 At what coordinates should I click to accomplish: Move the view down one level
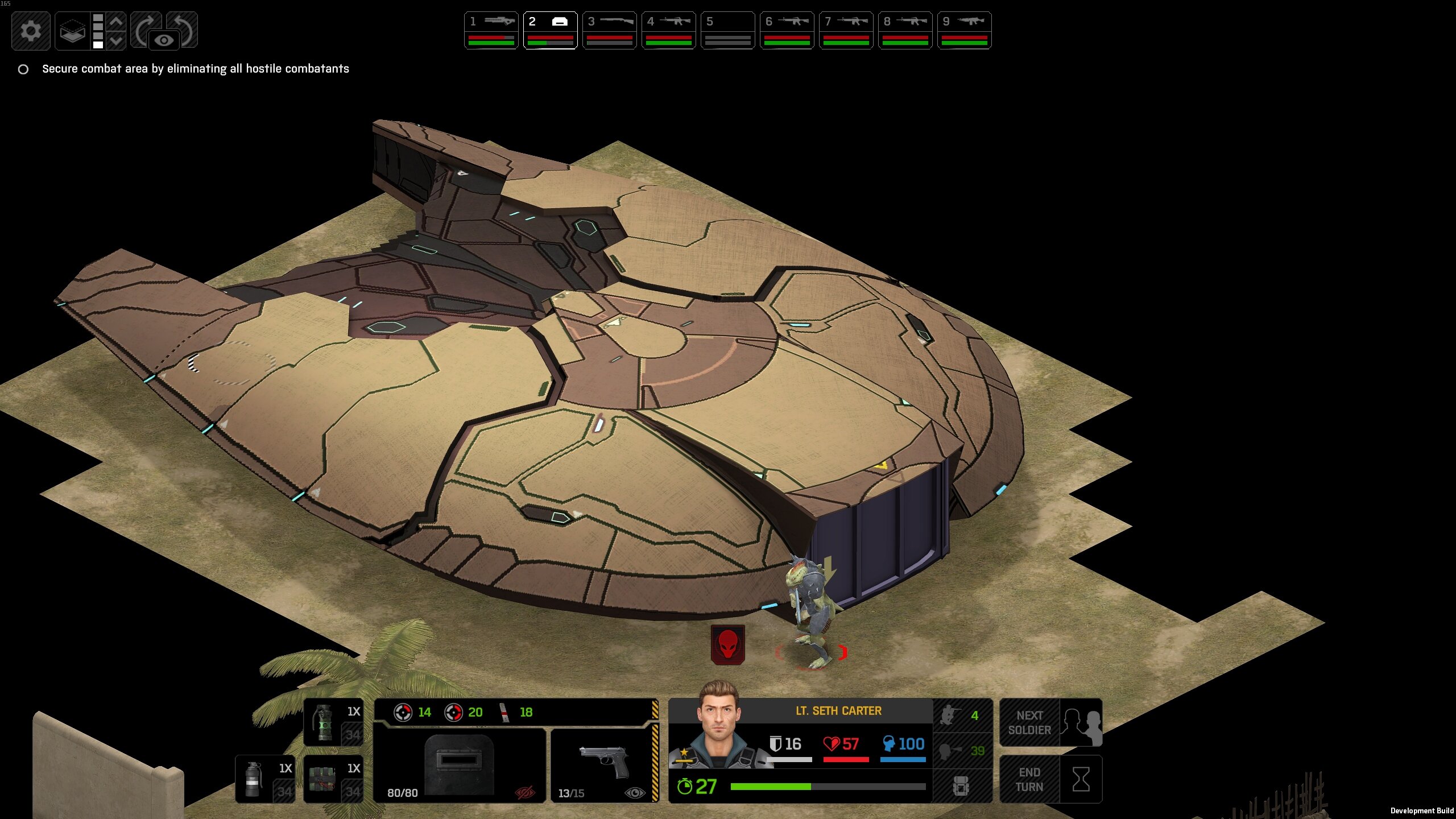pyautogui.click(x=116, y=40)
